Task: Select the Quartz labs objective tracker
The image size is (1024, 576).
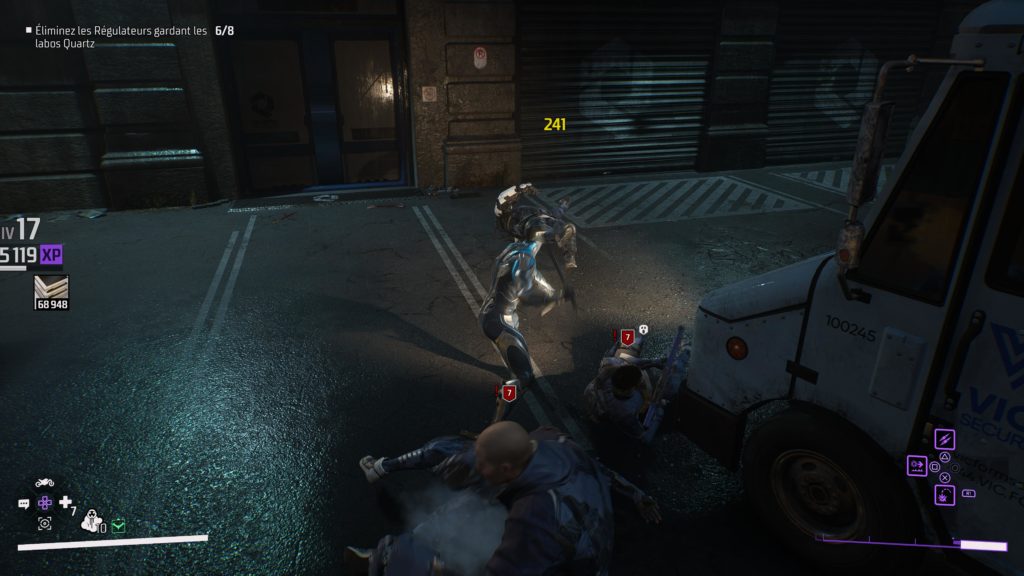Action: pos(120,37)
